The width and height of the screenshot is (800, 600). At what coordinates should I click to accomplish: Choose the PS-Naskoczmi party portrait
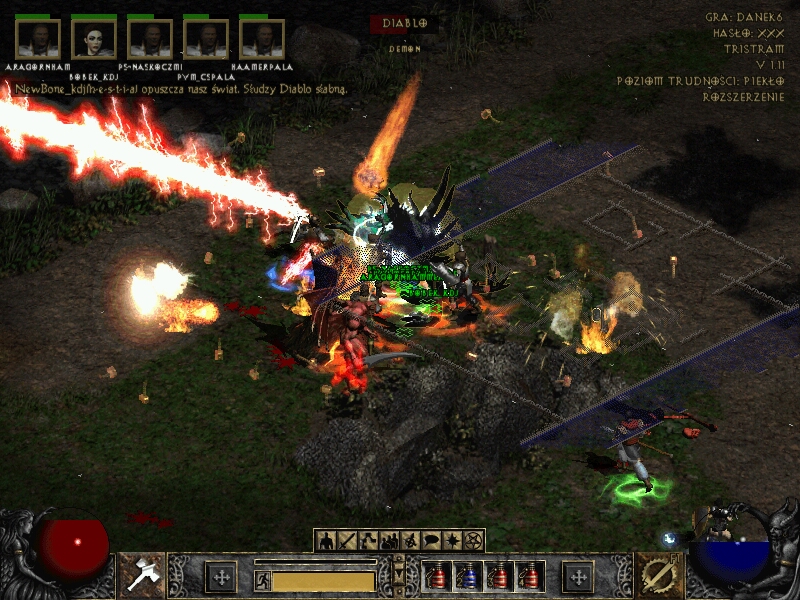point(150,38)
